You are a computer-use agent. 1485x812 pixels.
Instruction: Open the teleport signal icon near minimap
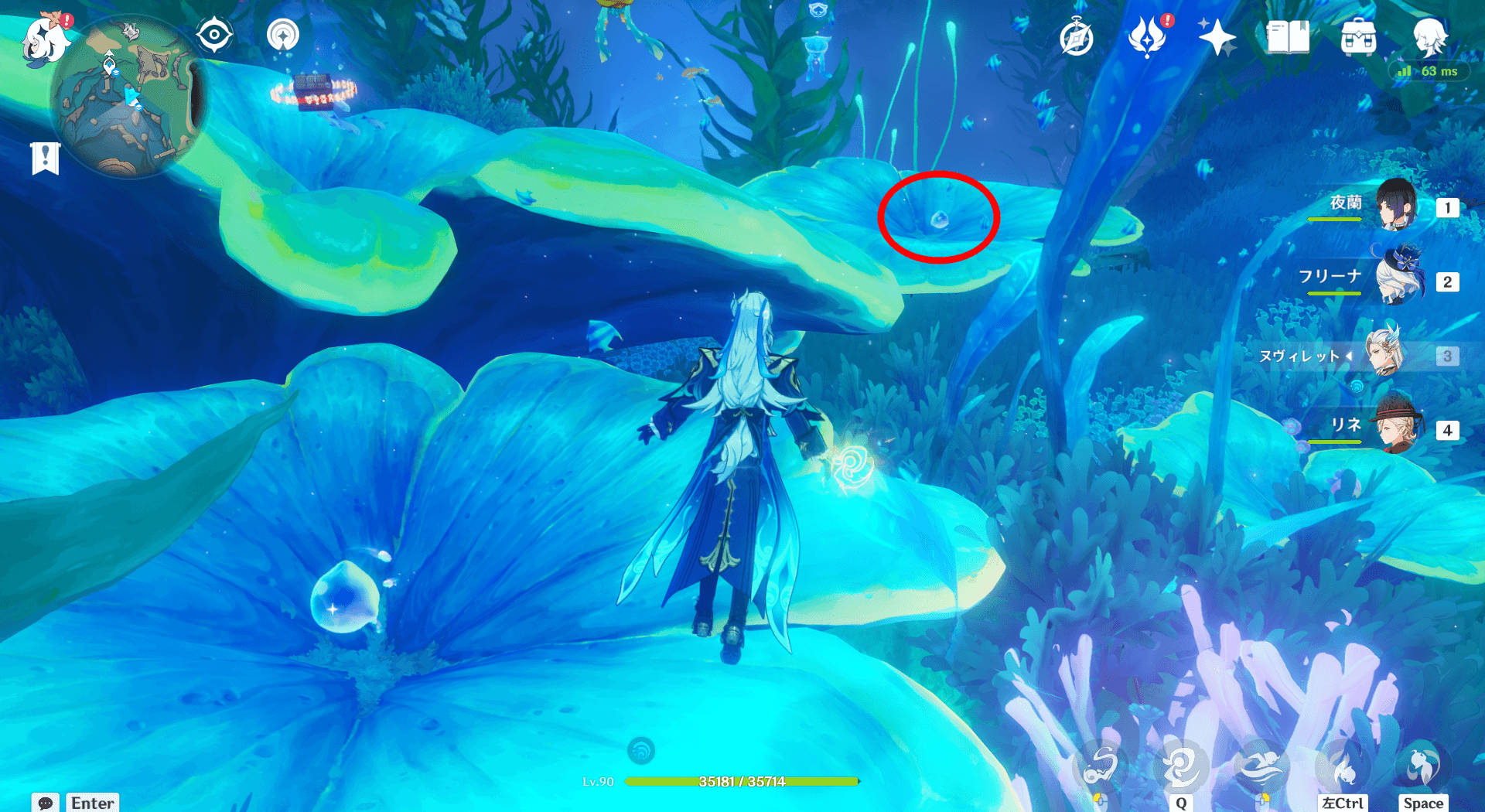[x=282, y=35]
